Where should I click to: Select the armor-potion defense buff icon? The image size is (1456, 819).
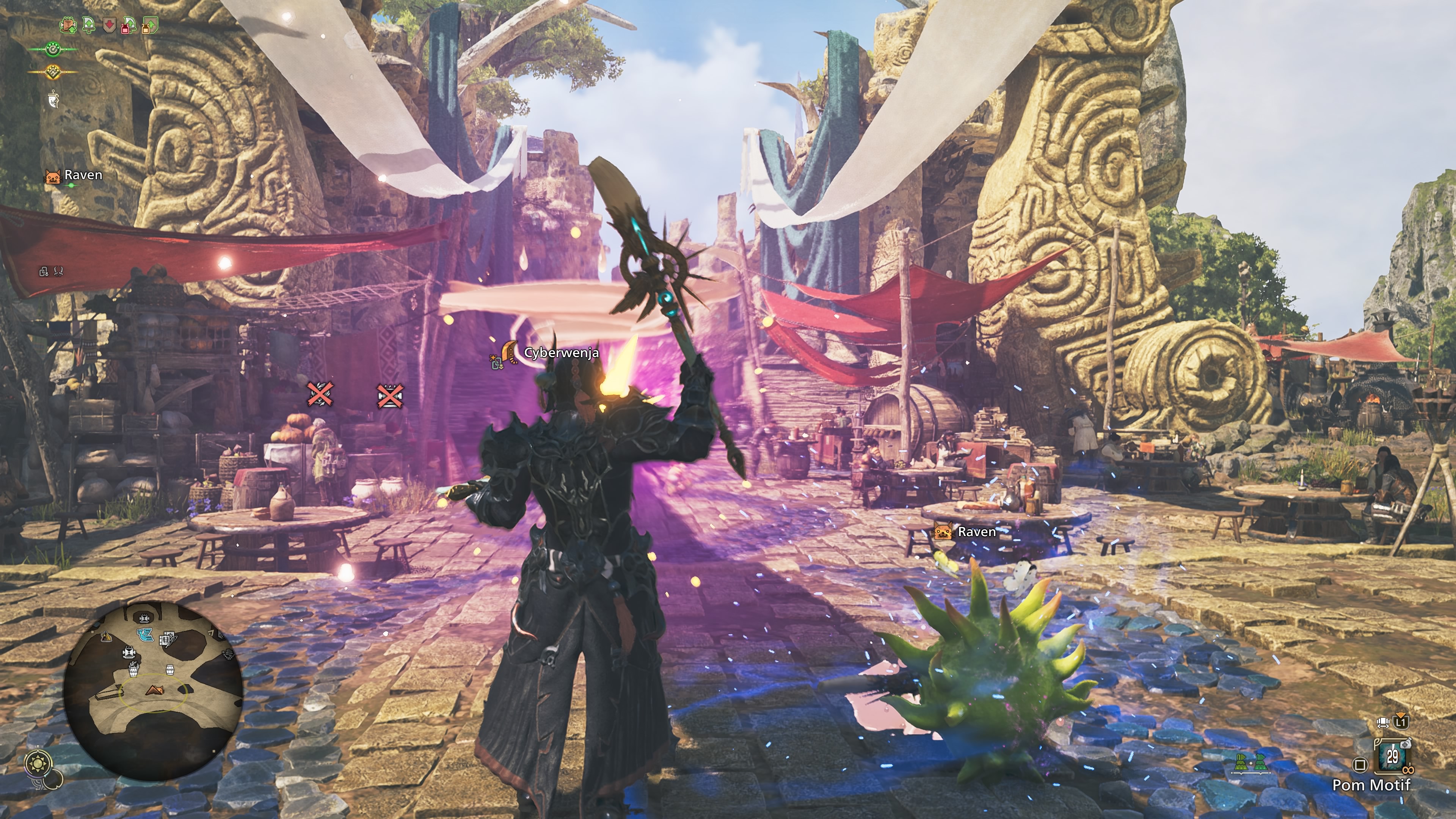(x=149, y=25)
